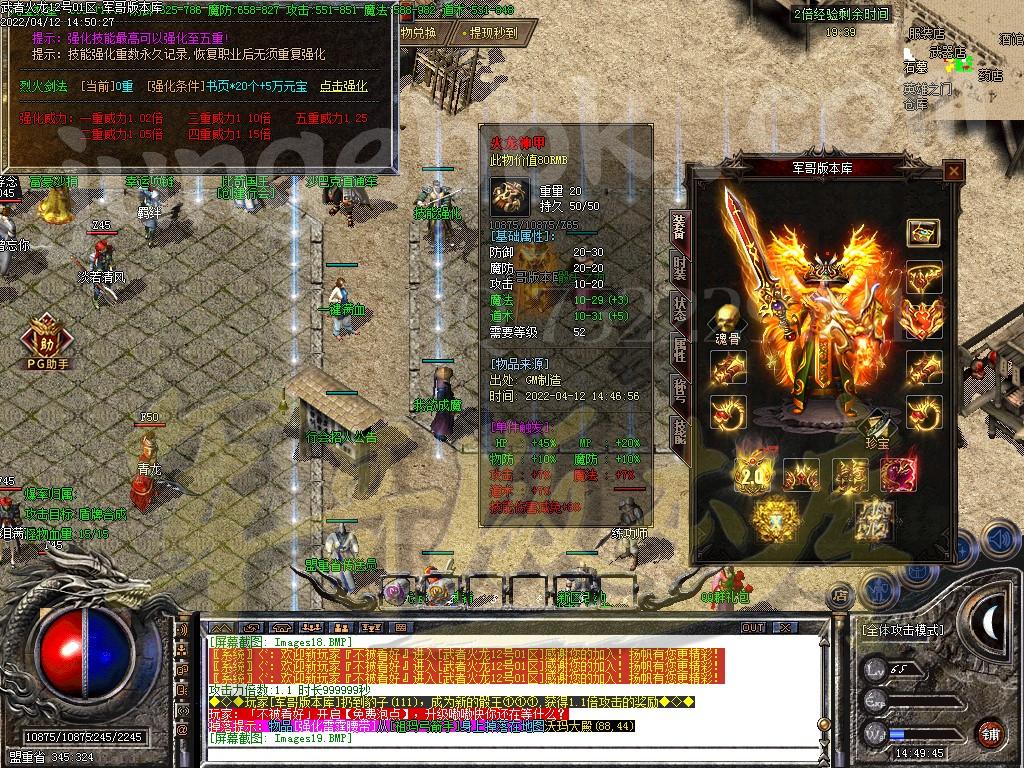
Task: Switch to the 时装 (fashion) tab
Action: point(680,270)
